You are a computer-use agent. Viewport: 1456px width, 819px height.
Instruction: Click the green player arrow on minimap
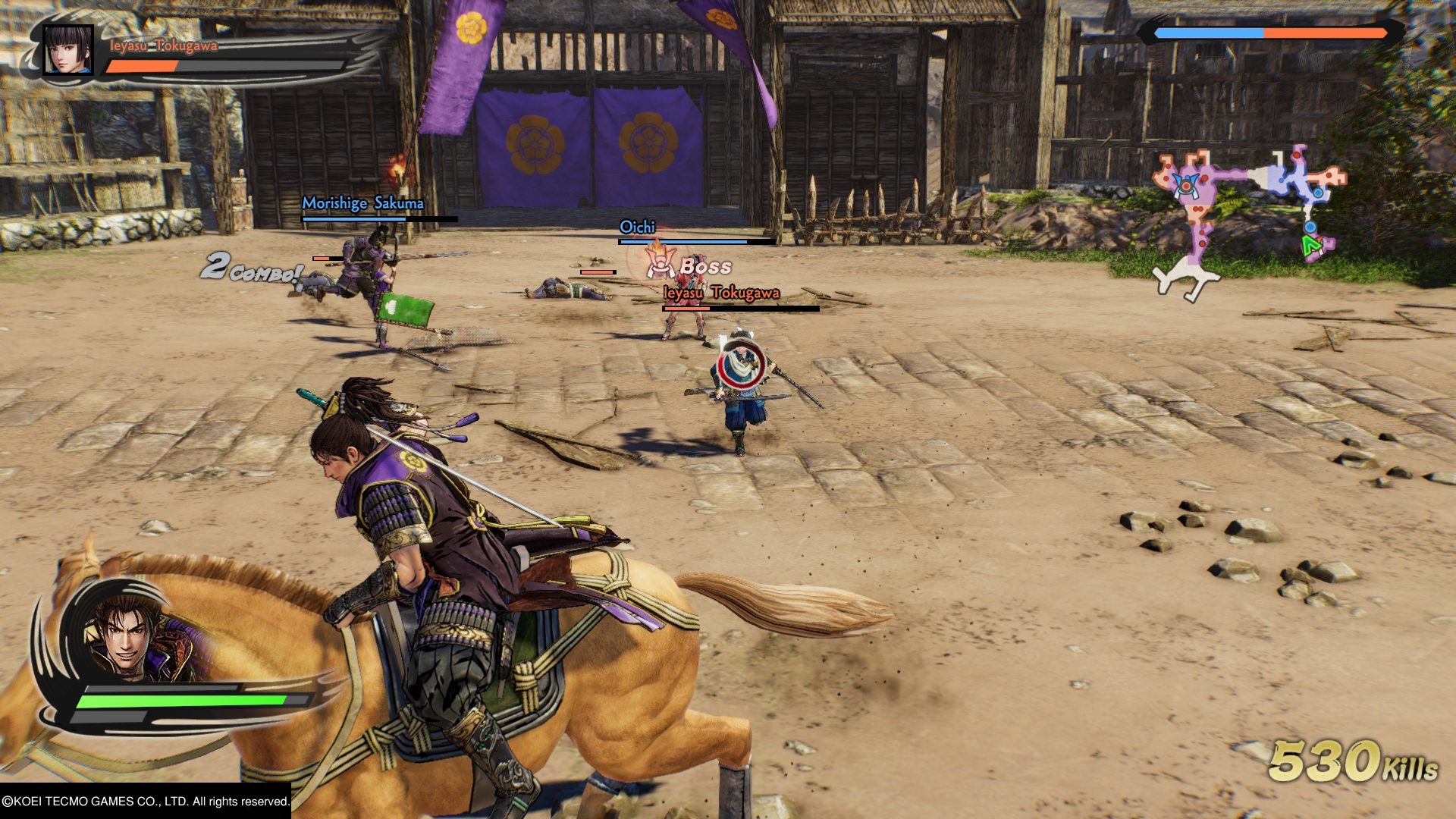pyautogui.click(x=1311, y=246)
